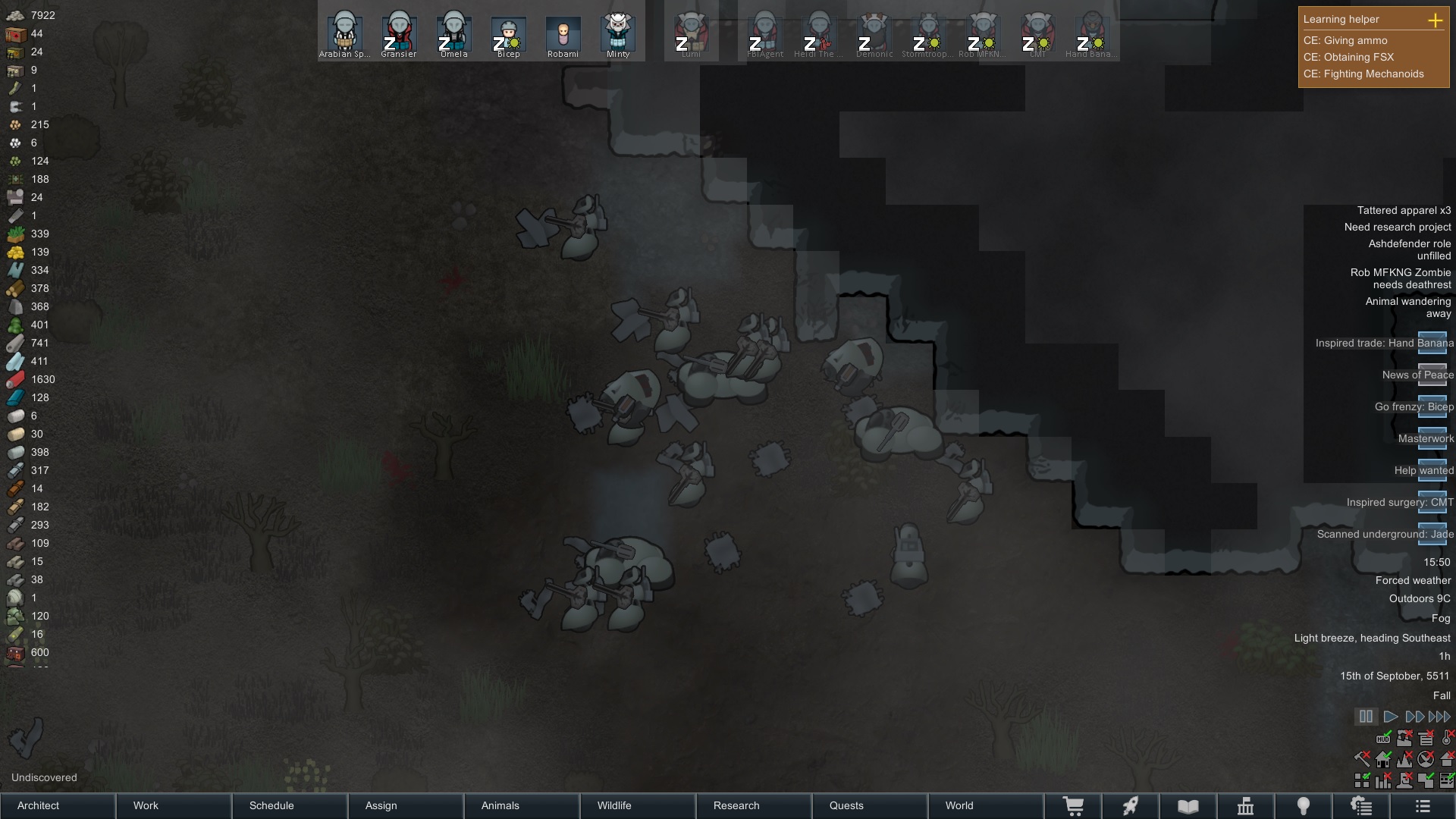Open the research lightbulb icon

[x=1304, y=806]
